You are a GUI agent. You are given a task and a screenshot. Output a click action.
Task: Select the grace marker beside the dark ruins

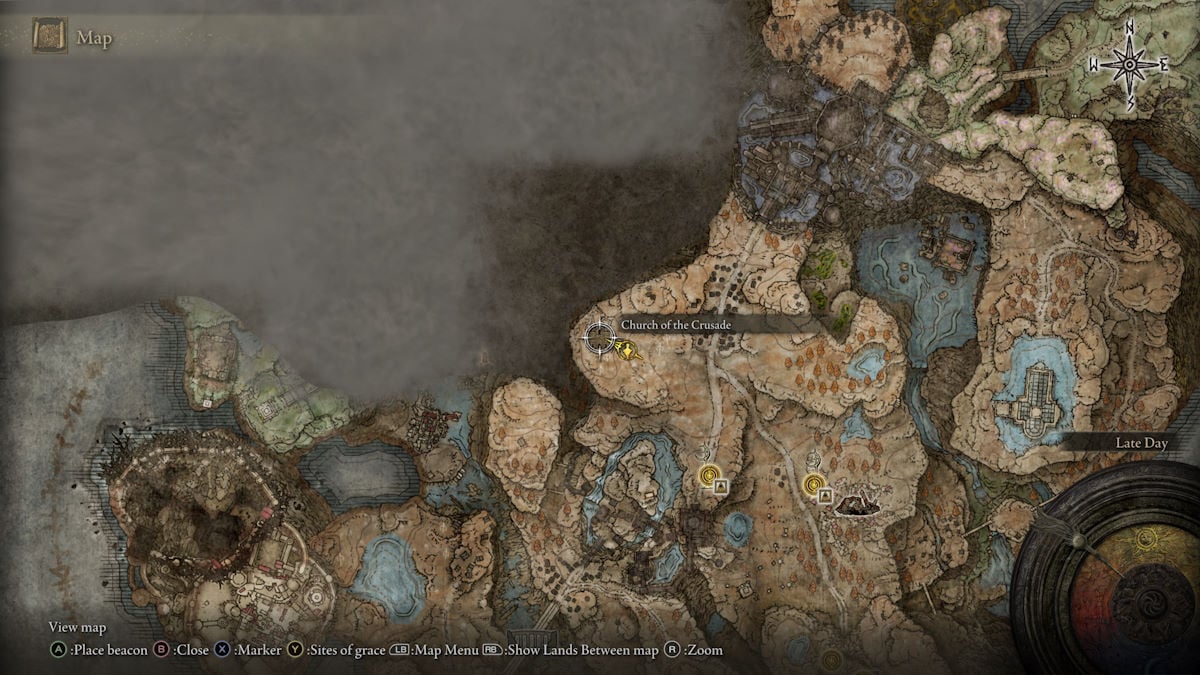(x=813, y=484)
